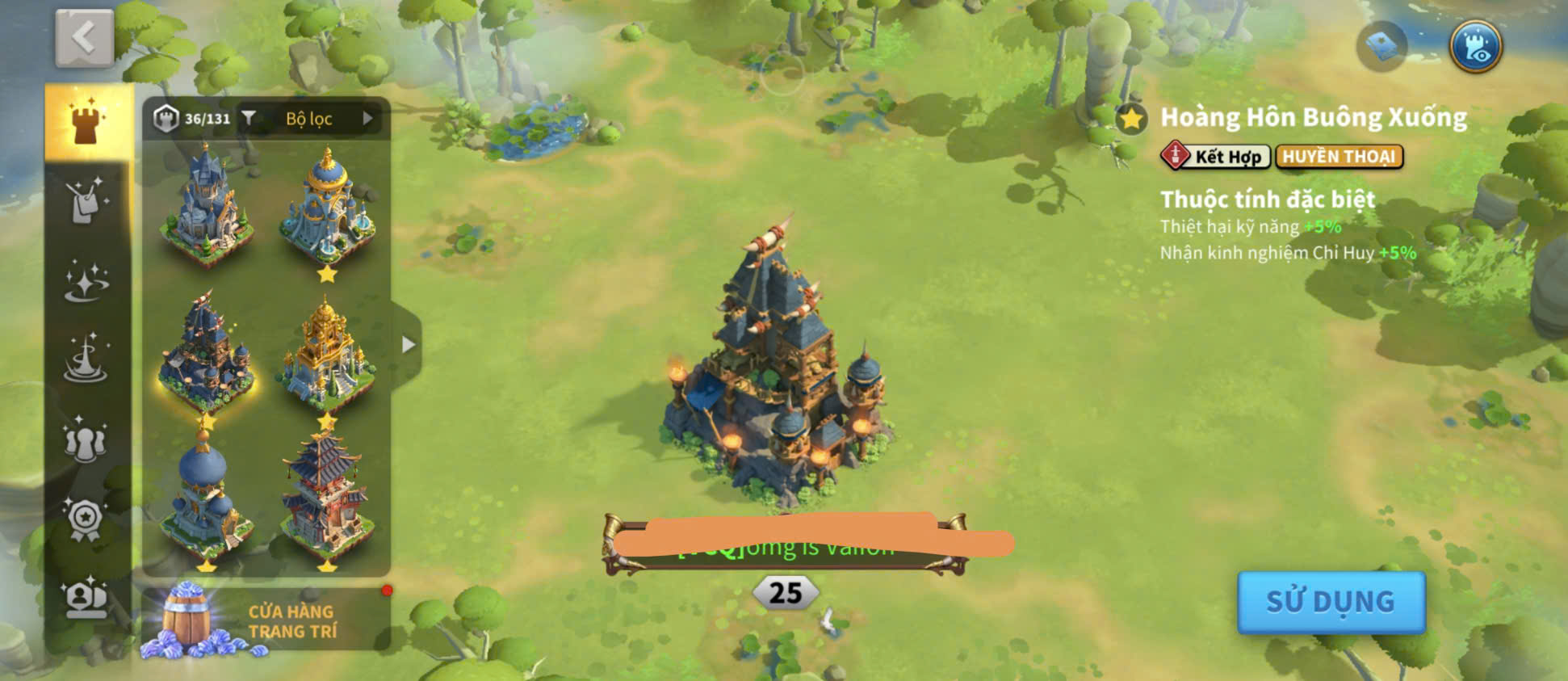The image size is (1568, 681).
Task: Choose the sparkling fountain tab
Action: (x=86, y=359)
